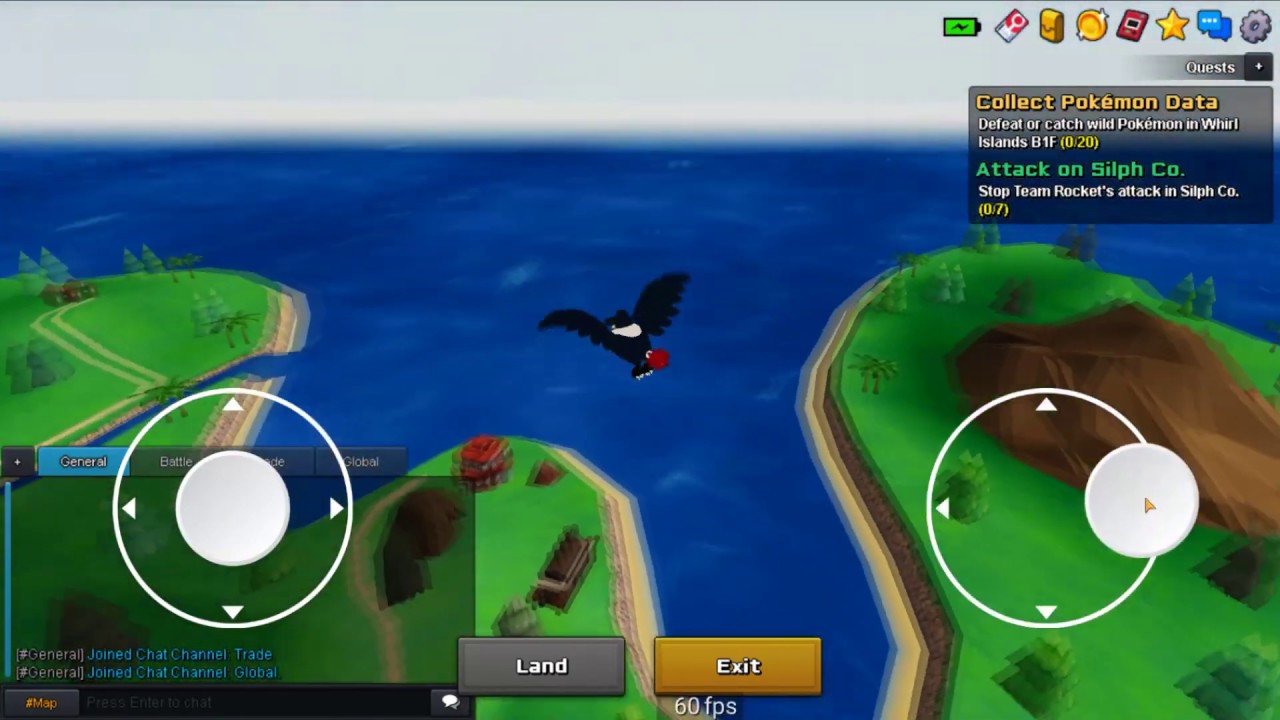Switch to the Battle chat tab
1280x720 pixels.
(175, 461)
